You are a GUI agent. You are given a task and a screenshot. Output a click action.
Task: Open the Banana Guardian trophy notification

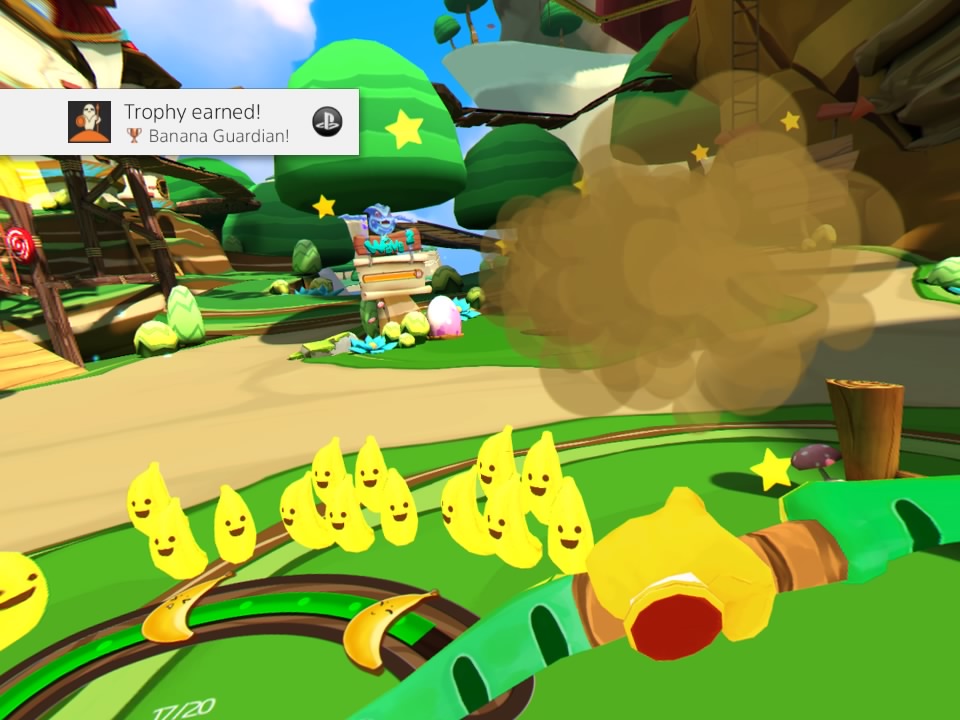point(206,123)
